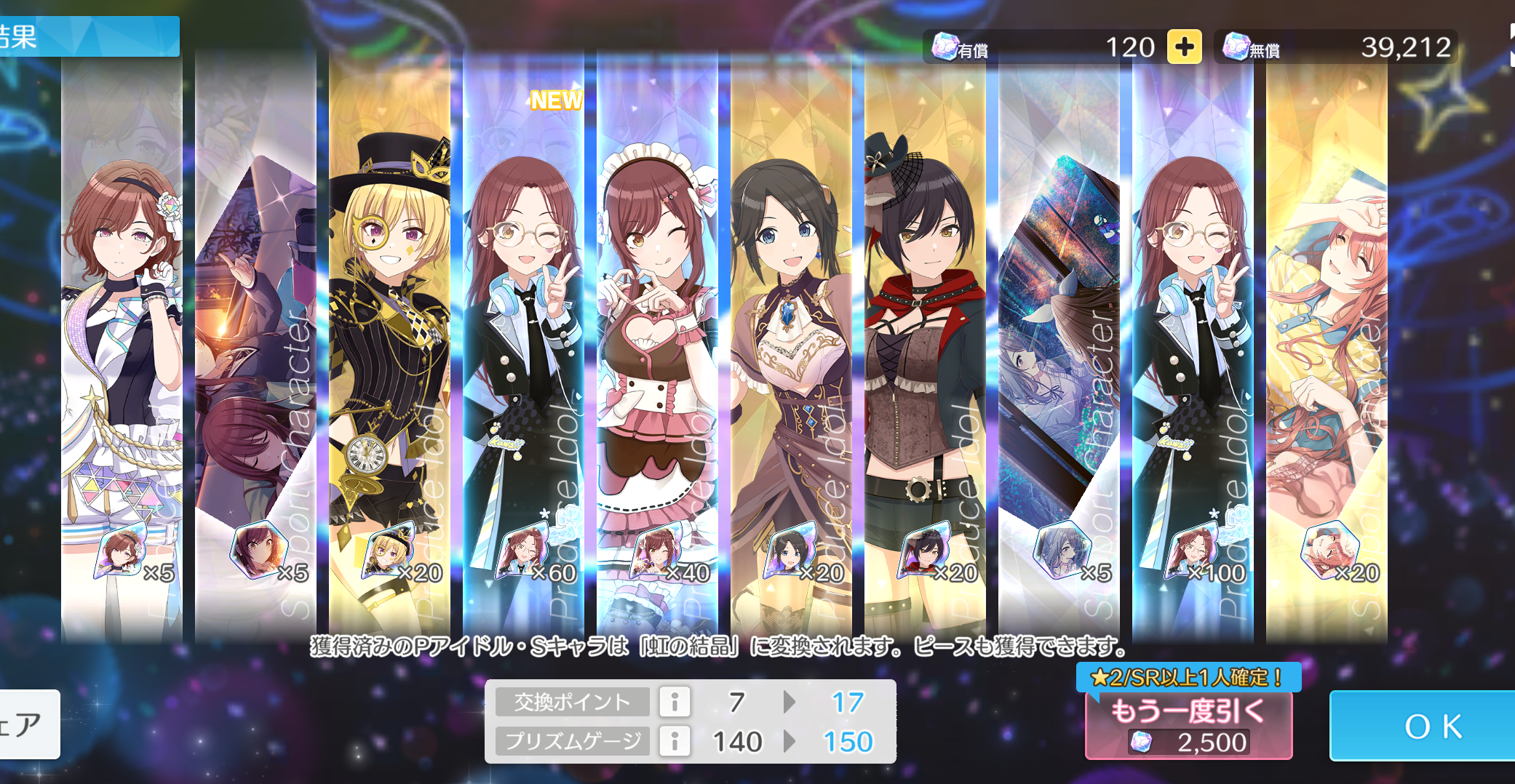Select the maid outfit idol card
The height and width of the screenshot is (784, 1515).
click(657, 349)
